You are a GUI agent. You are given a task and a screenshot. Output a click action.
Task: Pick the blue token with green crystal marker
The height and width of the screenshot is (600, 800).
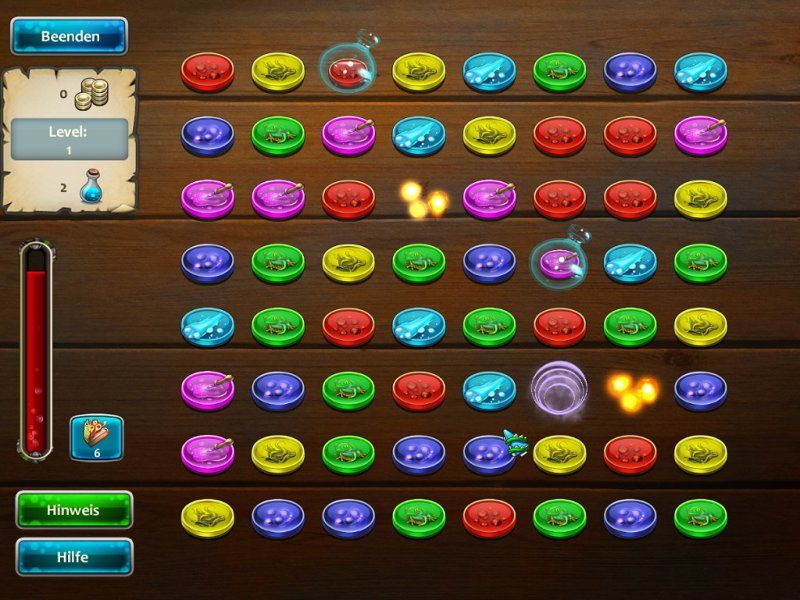click(489, 453)
